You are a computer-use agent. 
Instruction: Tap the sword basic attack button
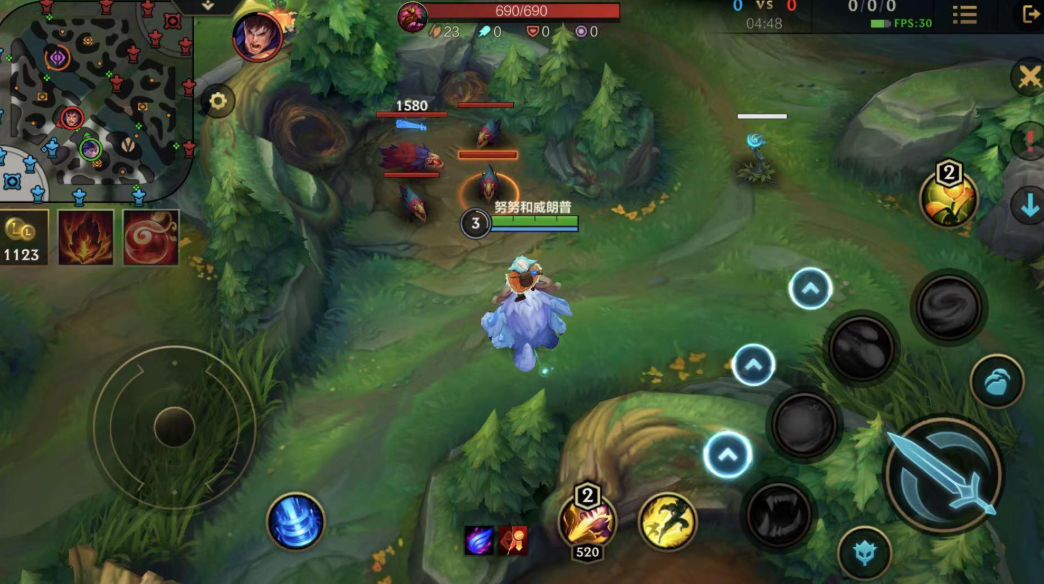click(x=943, y=474)
